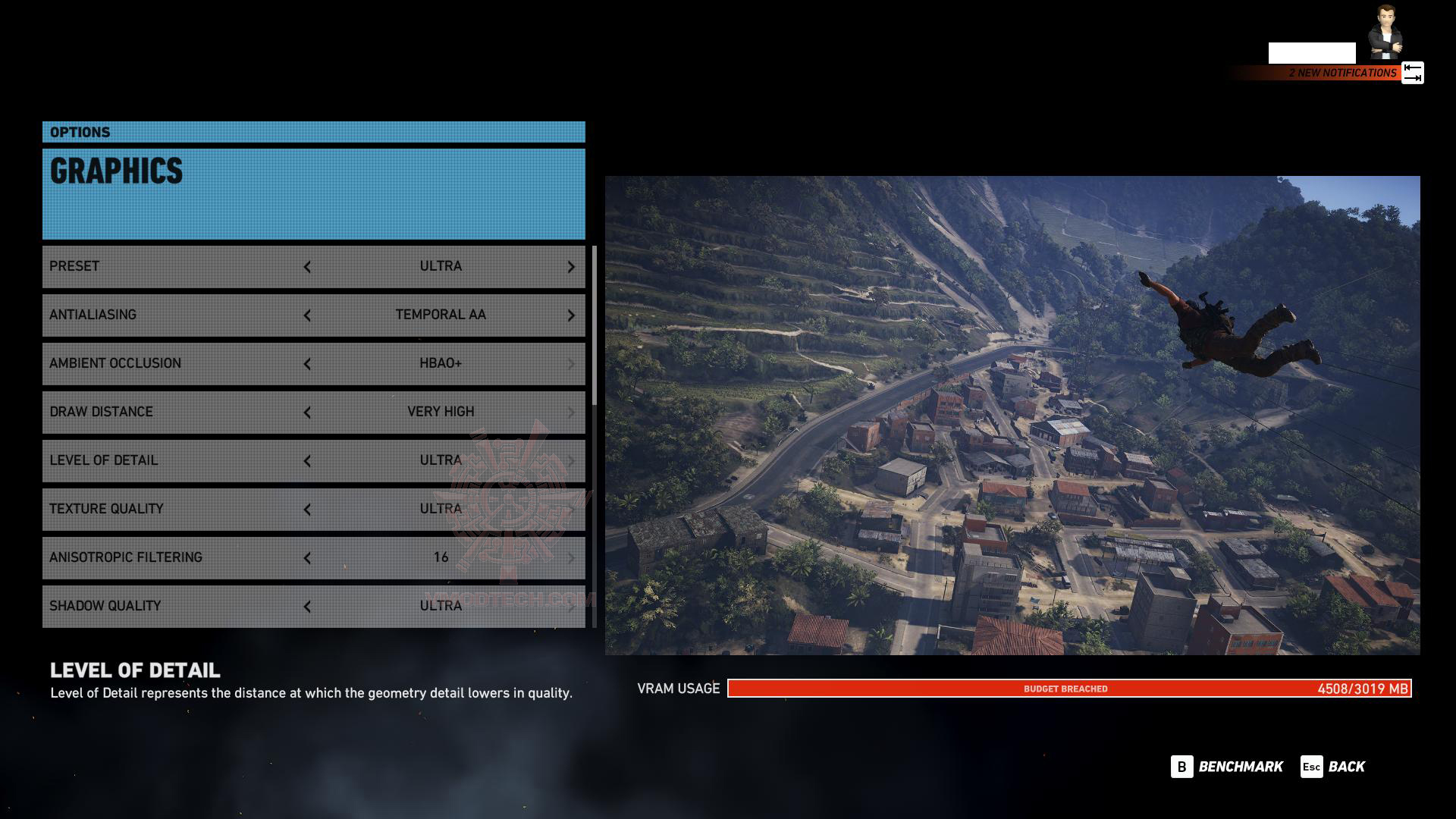Open the 2 New Notifications banner

1341,73
